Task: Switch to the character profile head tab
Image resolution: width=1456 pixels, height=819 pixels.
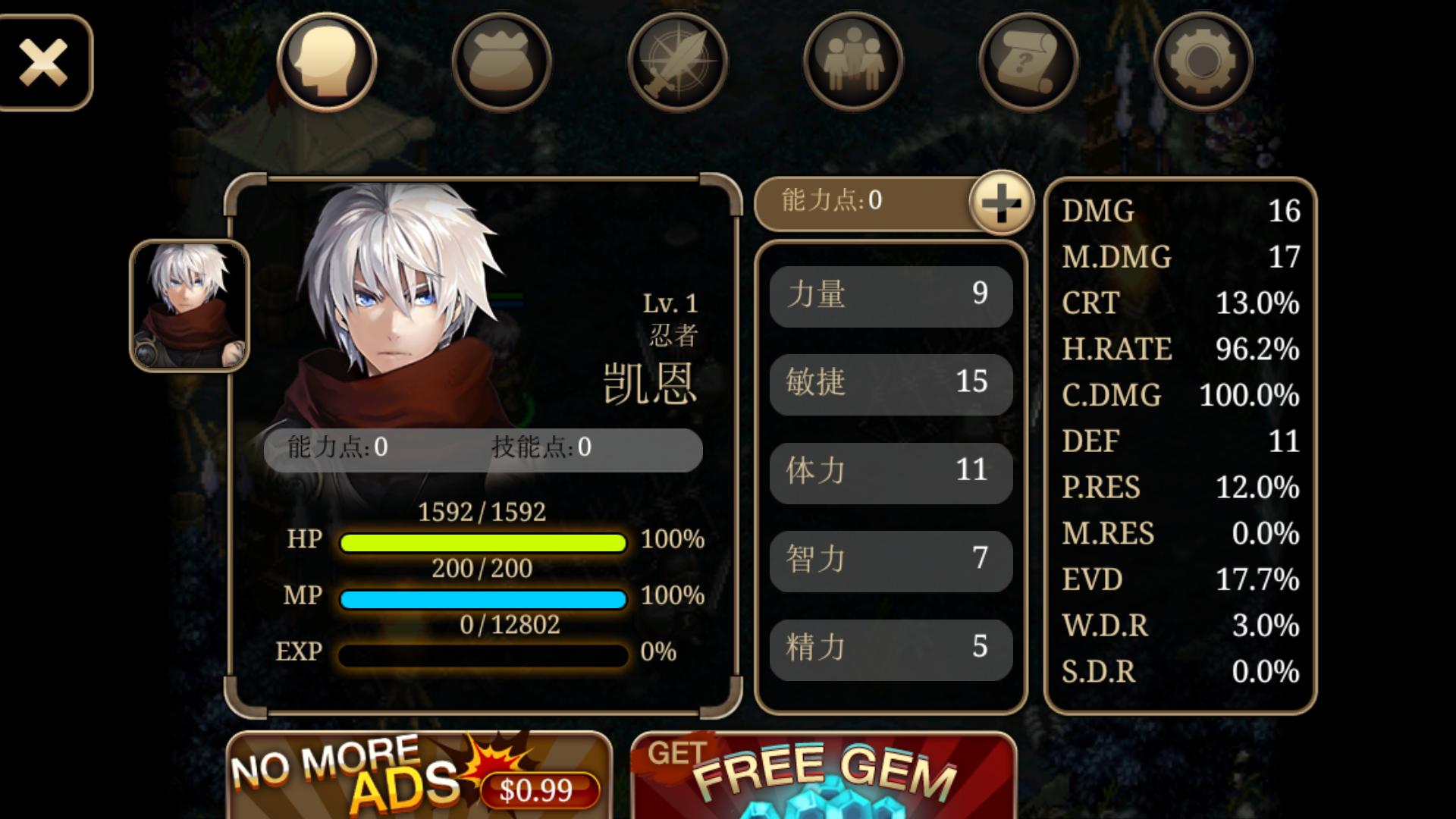Action: (x=327, y=62)
